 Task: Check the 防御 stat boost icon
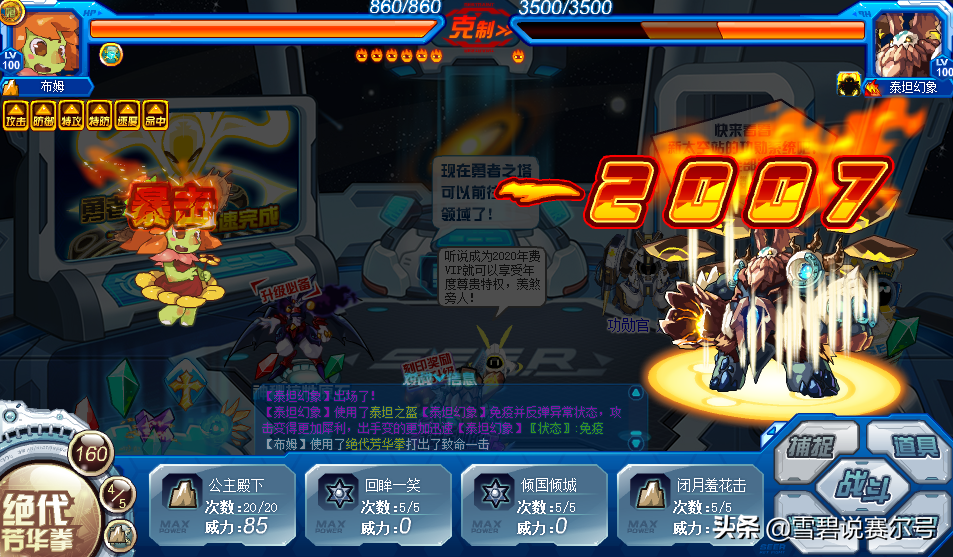(x=44, y=115)
